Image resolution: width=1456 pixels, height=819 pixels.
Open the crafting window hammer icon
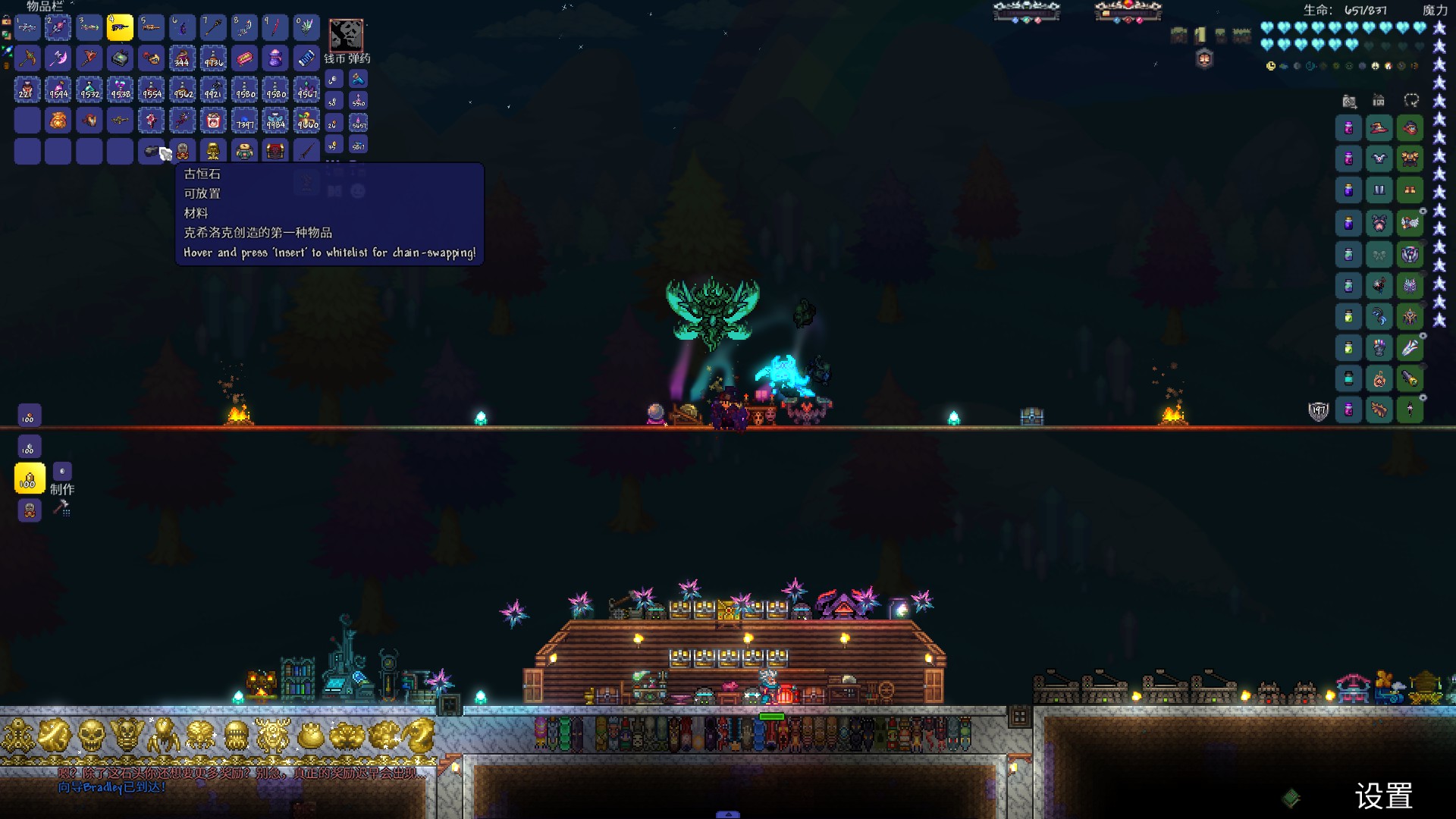[x=61, y=508]
